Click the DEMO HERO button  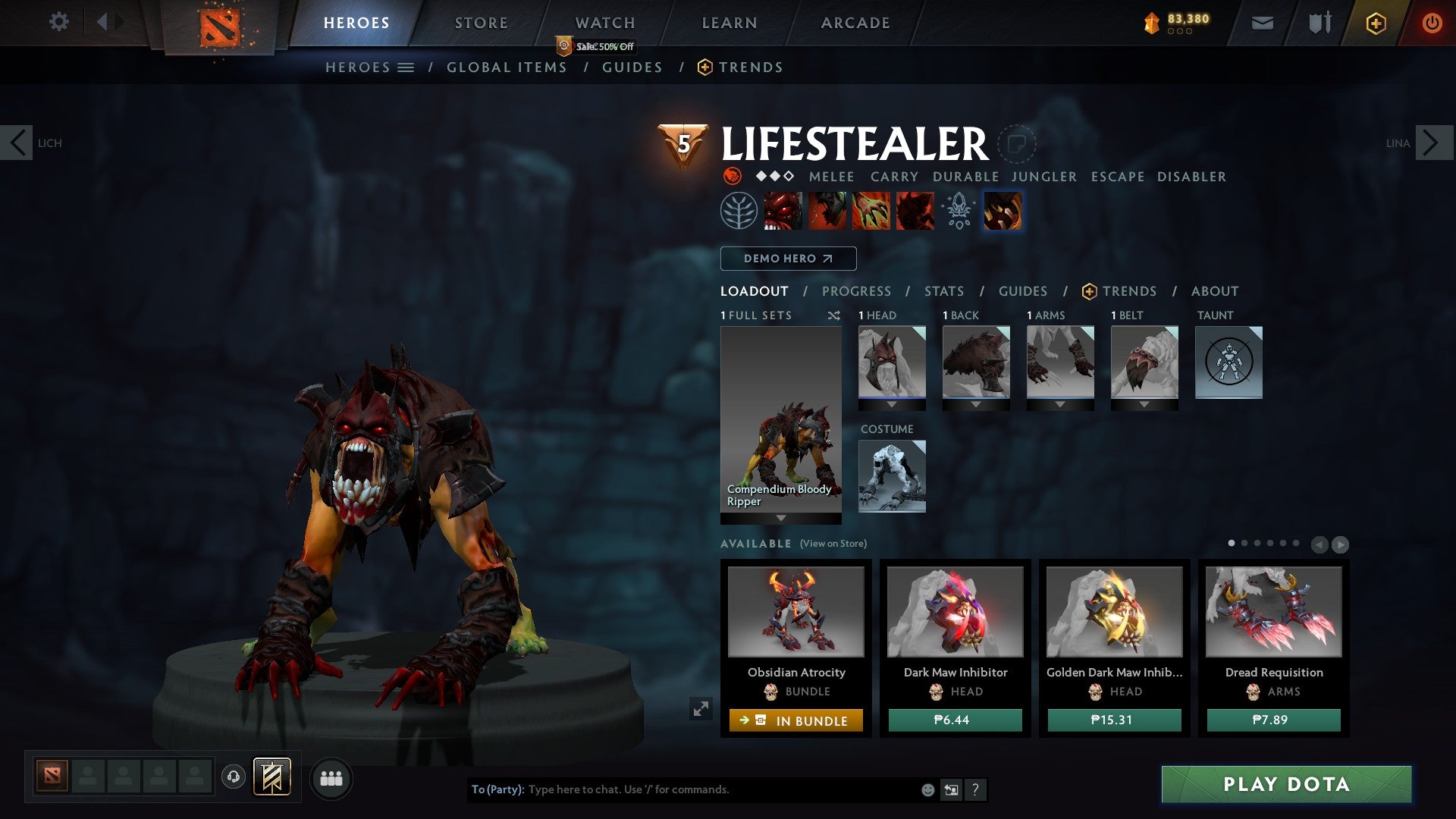pos(788,259)
